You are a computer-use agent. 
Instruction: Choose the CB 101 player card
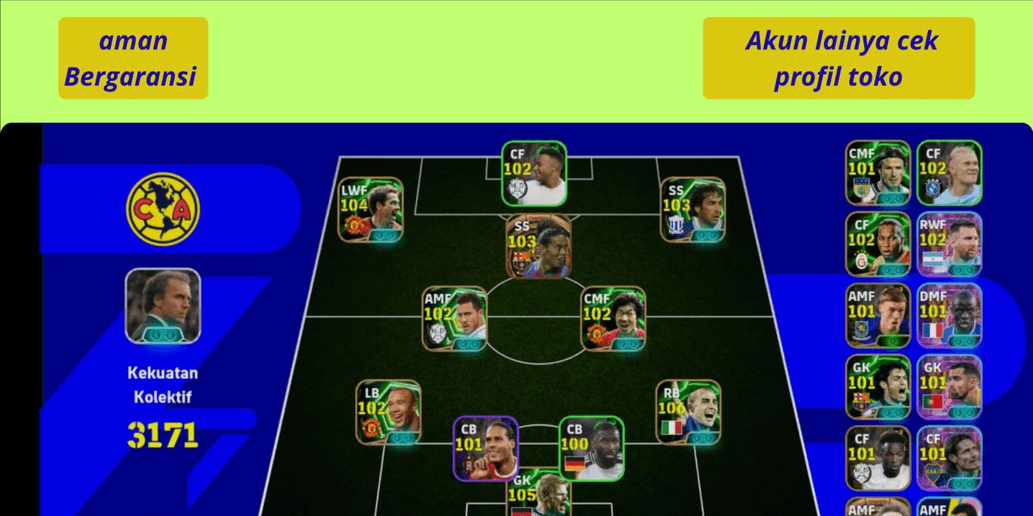(x=485, y=448)
